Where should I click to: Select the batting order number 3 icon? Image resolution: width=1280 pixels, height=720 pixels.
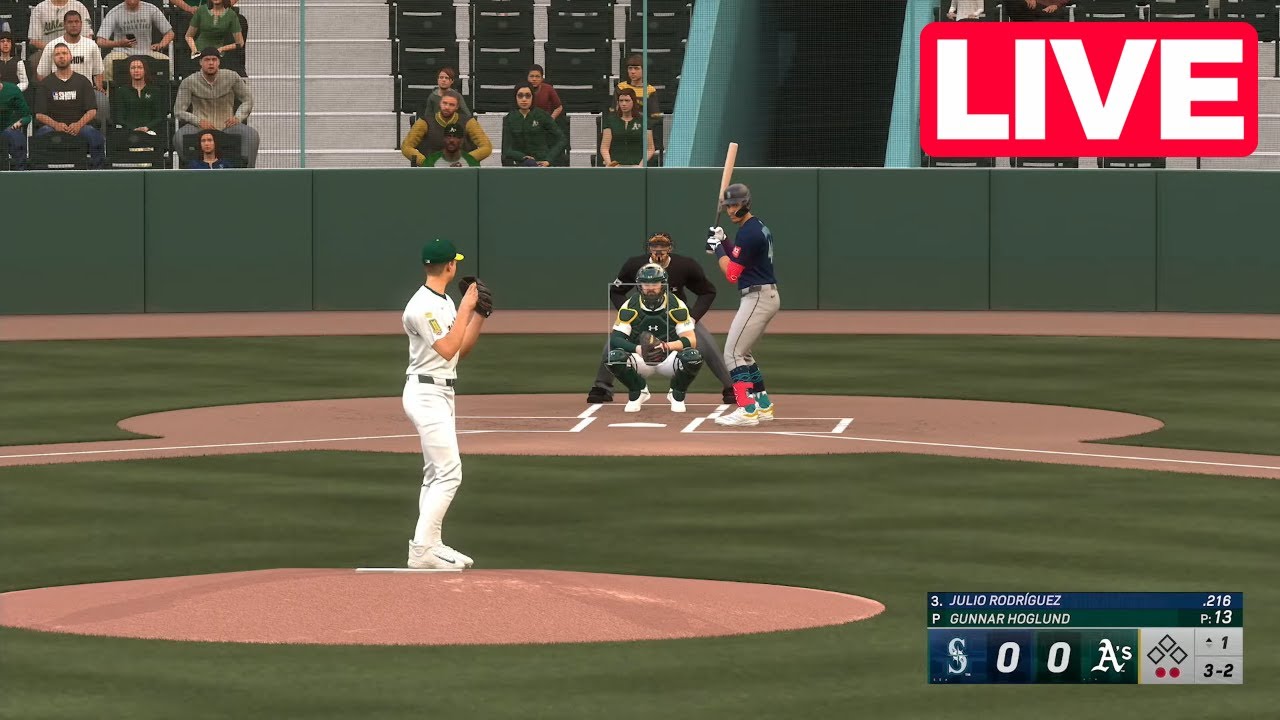pos(937,600)
